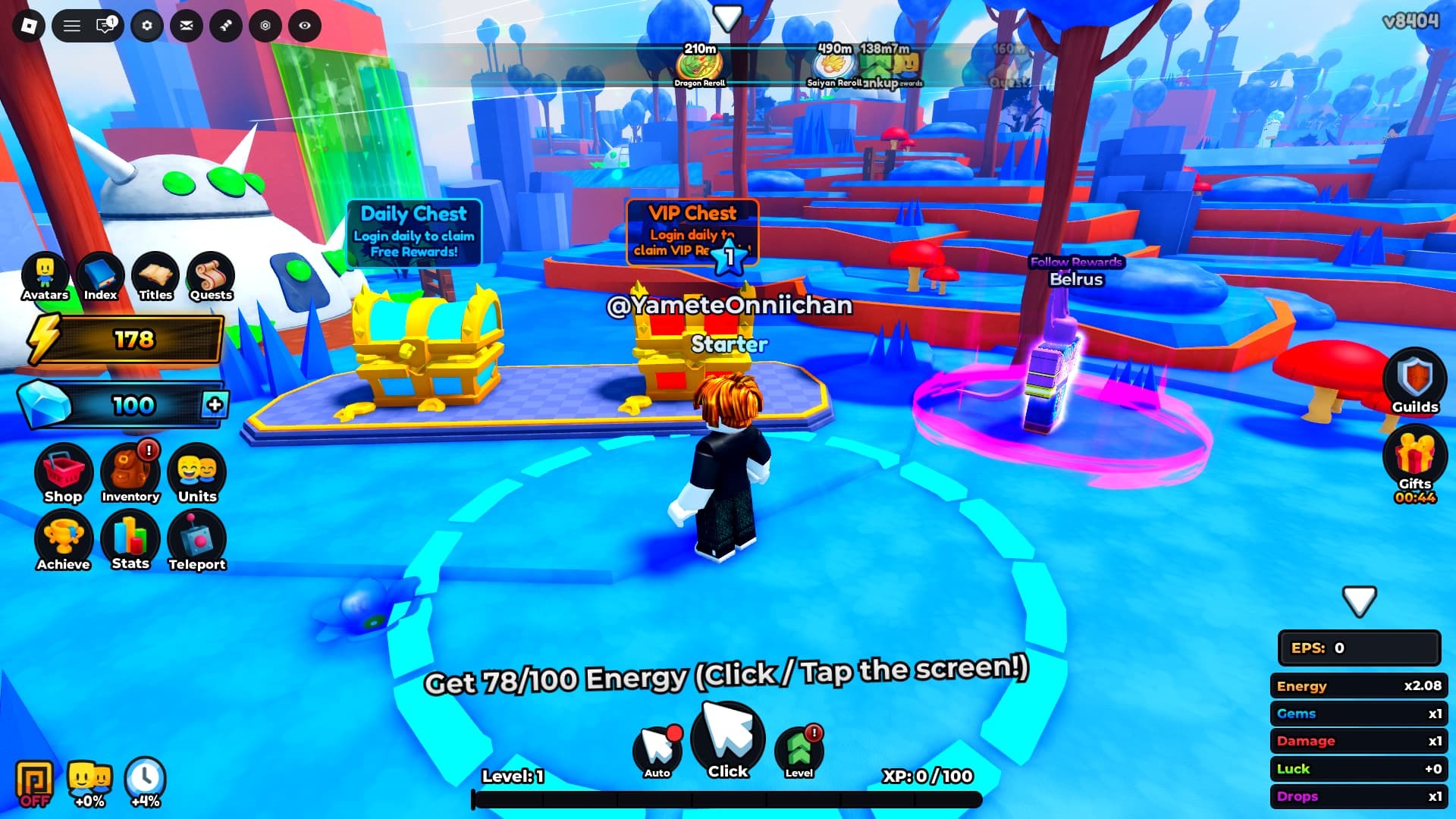The height and width of the screenshot is (819, 1456).
Task: Open the Level up menu
Action: pyautogui.click(x=799, y=751)
